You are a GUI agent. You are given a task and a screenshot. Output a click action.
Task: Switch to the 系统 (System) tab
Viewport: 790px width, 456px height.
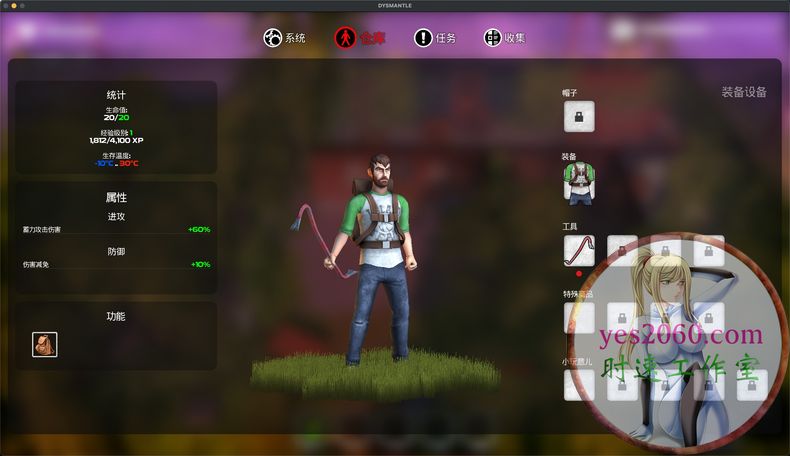[x=284, y=38]
